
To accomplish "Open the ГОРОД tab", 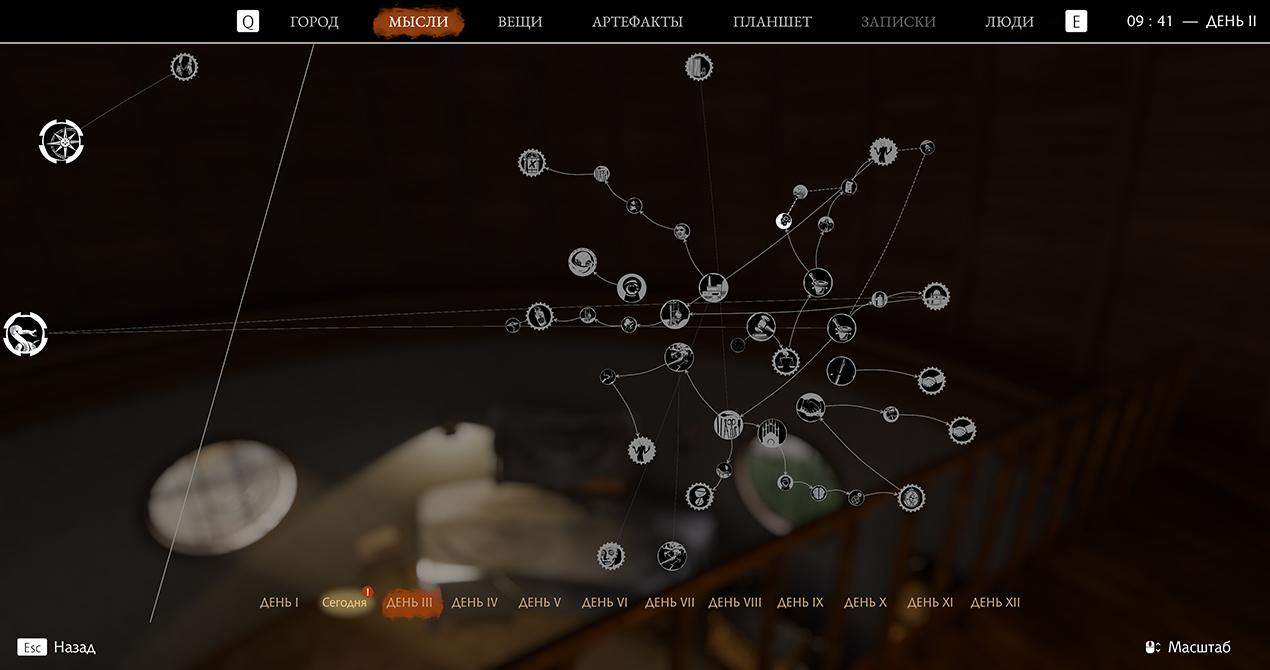I will click(x=314, y=22).
